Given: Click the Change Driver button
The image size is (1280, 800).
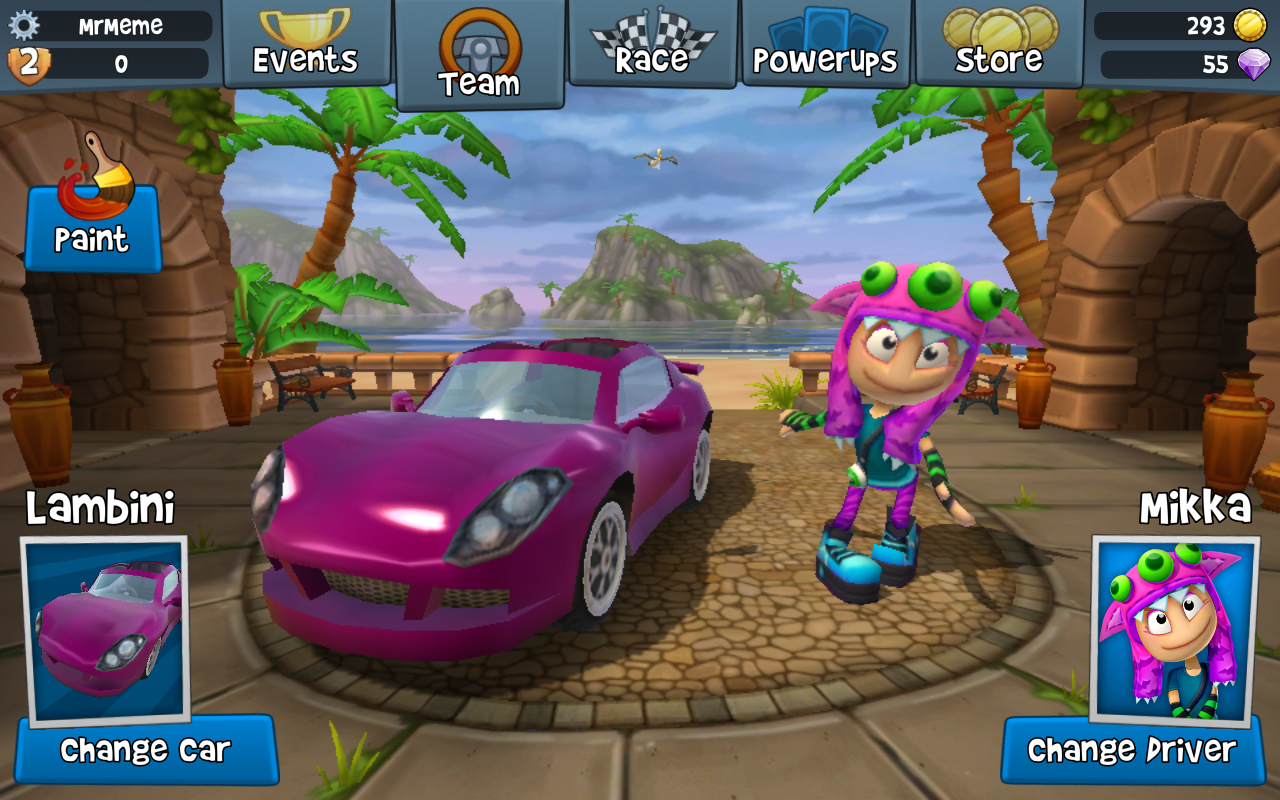Looking at the screenshot, I should (1131, 750).
